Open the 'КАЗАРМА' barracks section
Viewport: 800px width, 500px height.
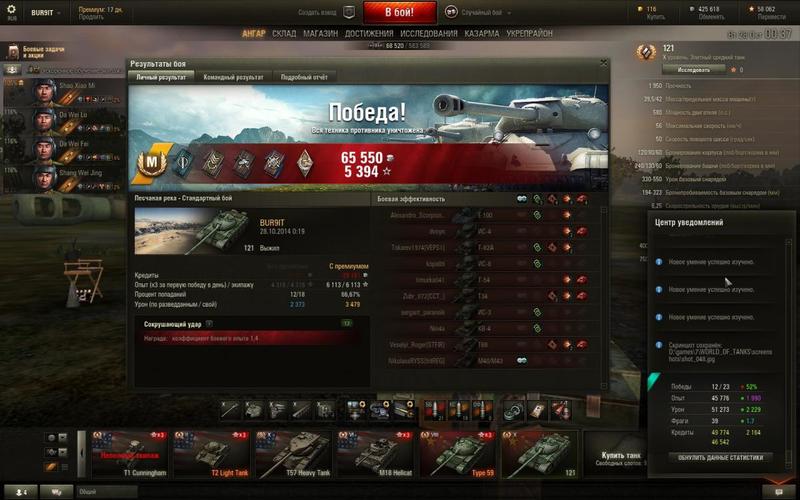coord(482,33)
